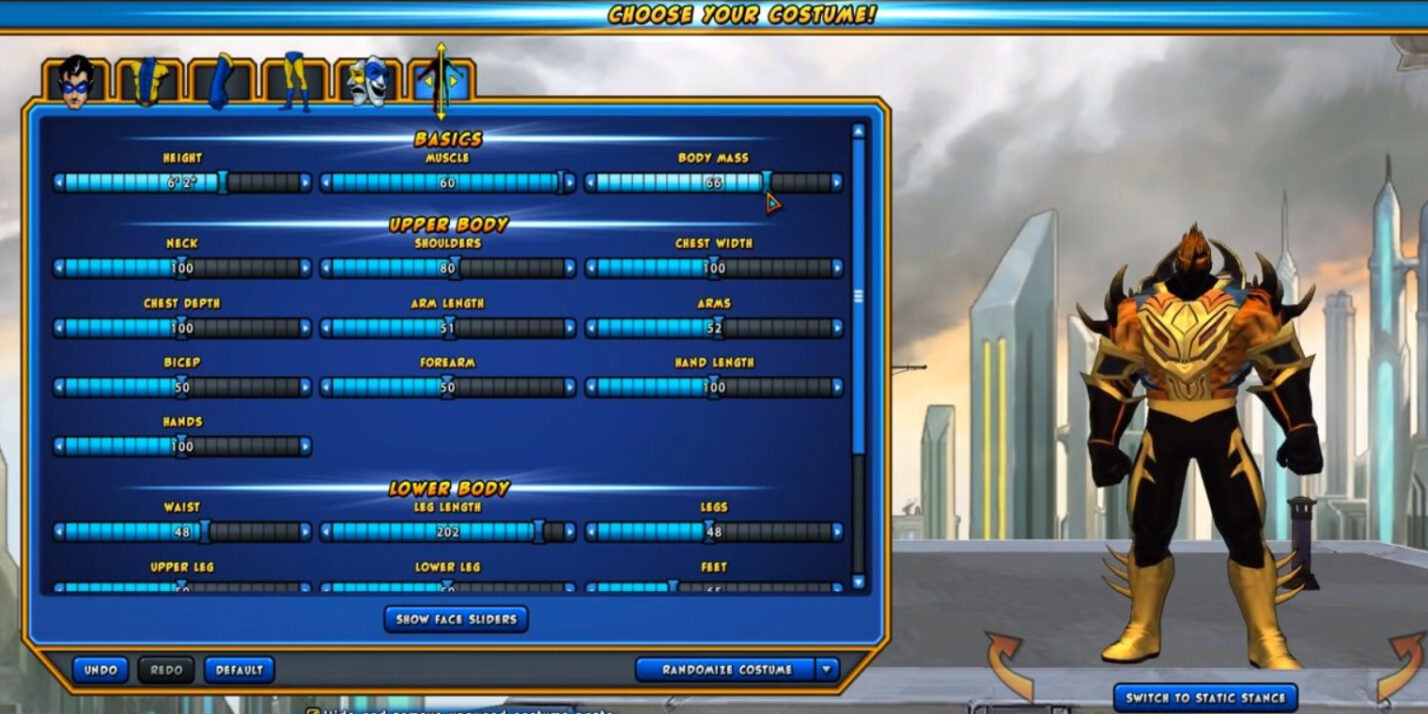Undo the last costume change
The height and width of the screenshot is (714, 1428).
pos(100,670)
